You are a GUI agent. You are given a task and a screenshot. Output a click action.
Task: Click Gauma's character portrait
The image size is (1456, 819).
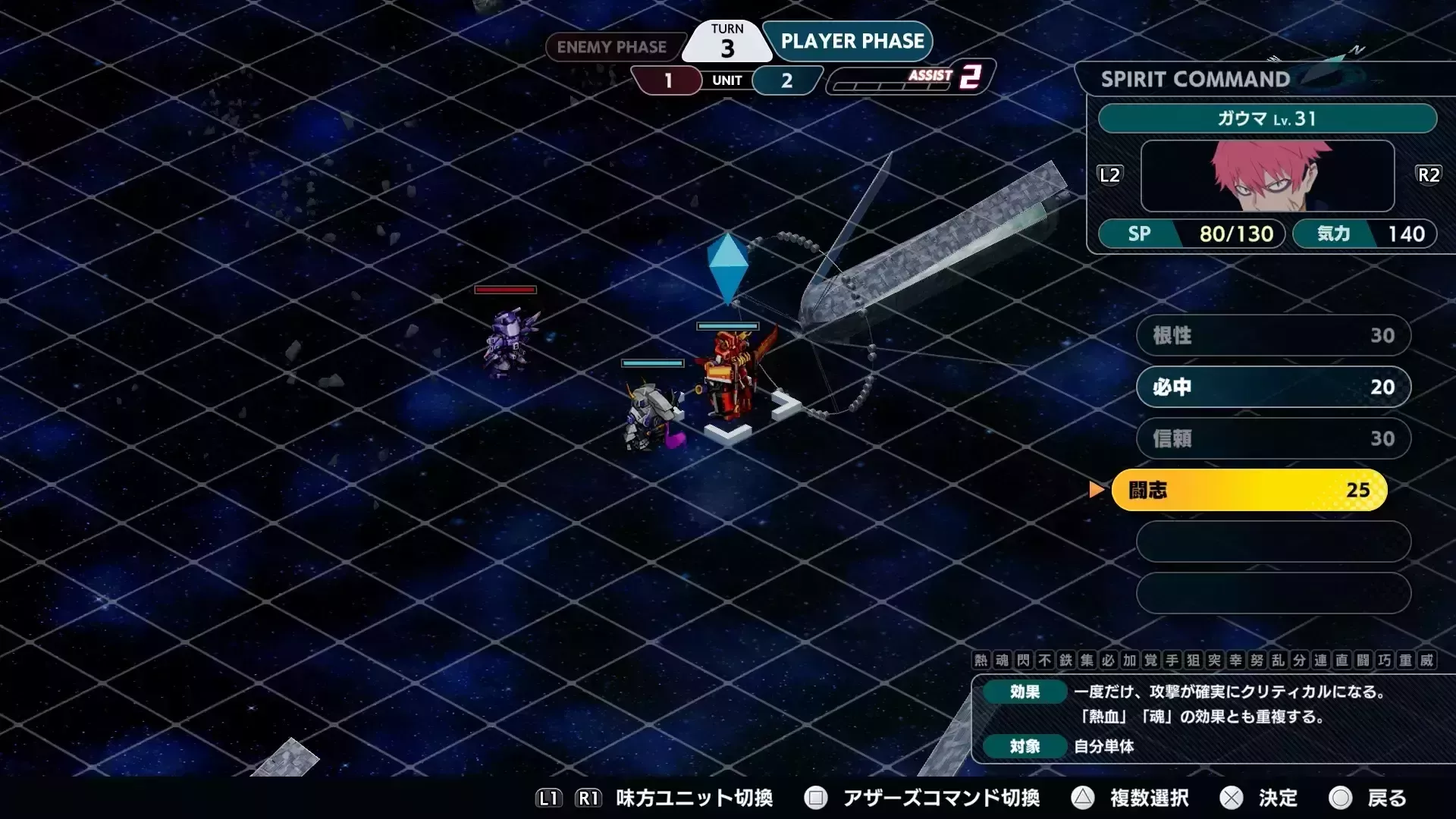tap(1267, 177)
